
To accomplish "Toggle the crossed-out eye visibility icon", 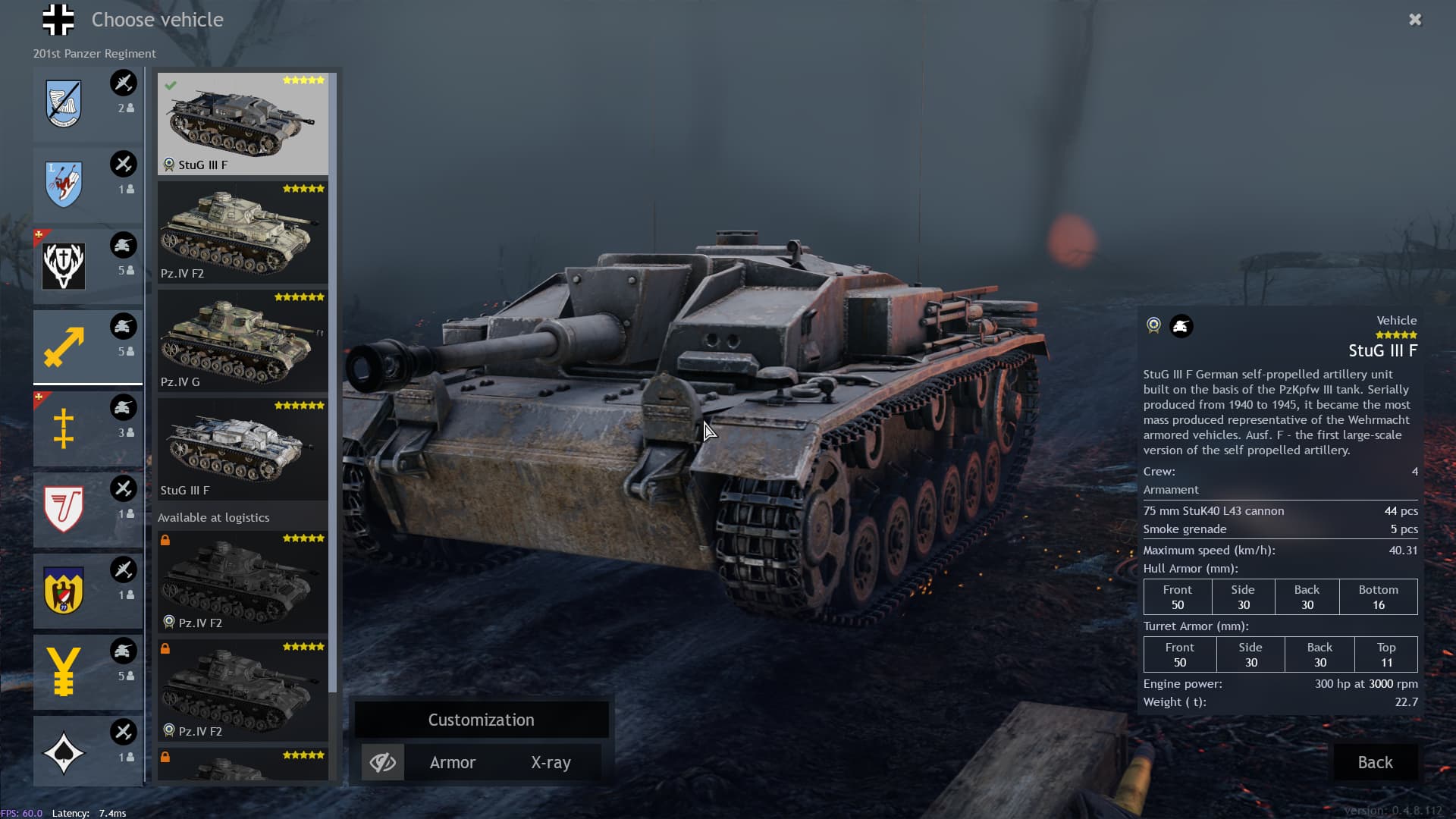I will point(383,762).
